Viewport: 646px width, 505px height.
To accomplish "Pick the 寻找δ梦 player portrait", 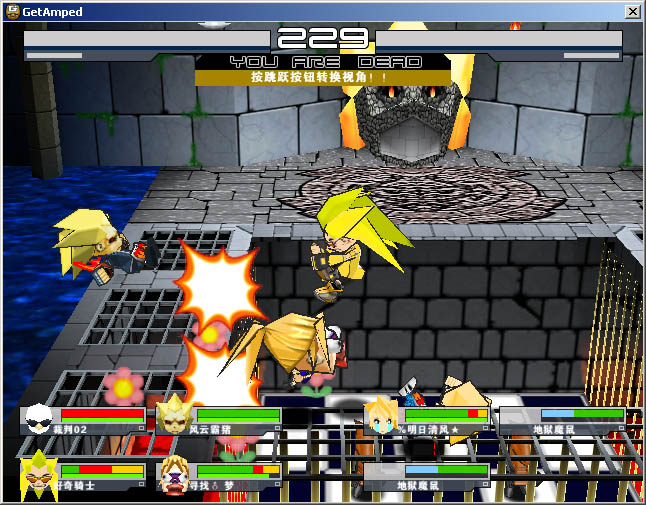I will (x=175, y=474).
